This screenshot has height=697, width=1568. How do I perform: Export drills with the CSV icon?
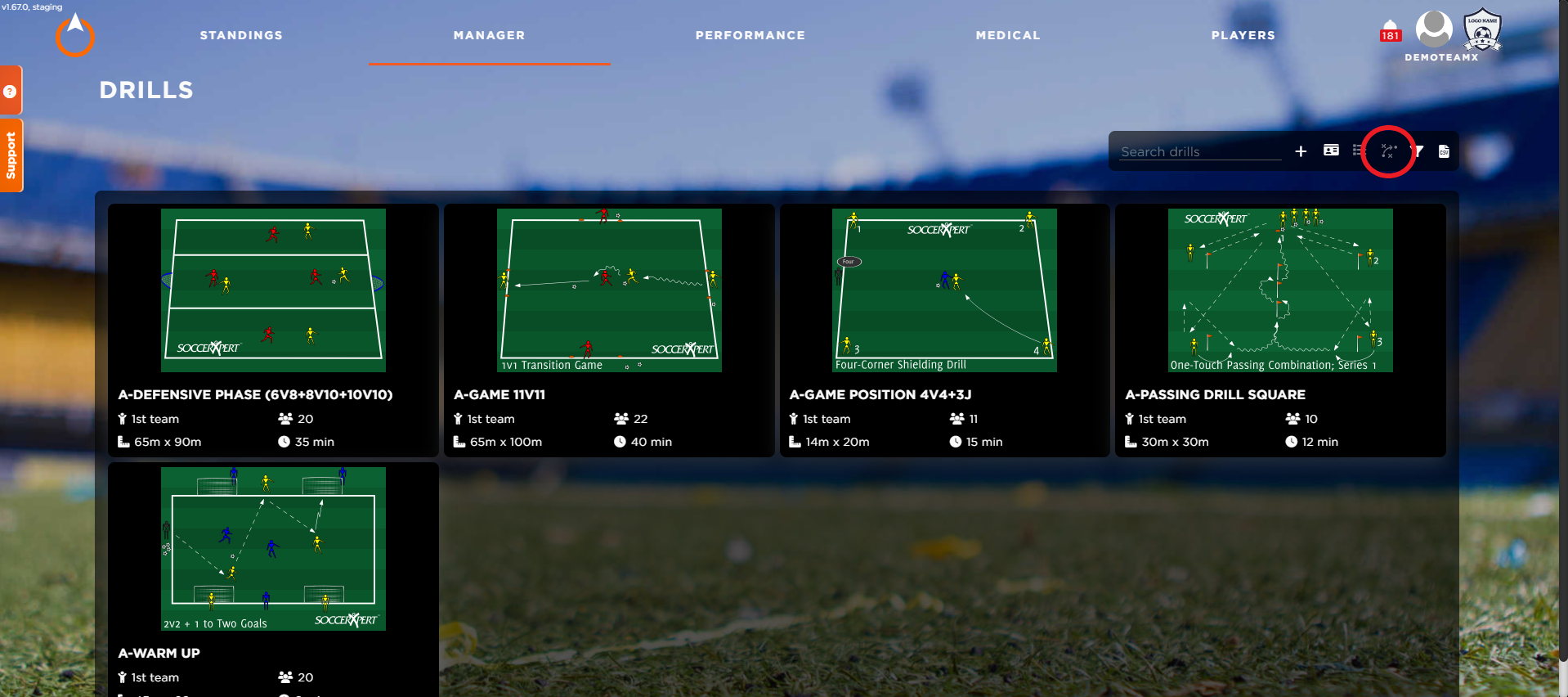point(1444,151)
